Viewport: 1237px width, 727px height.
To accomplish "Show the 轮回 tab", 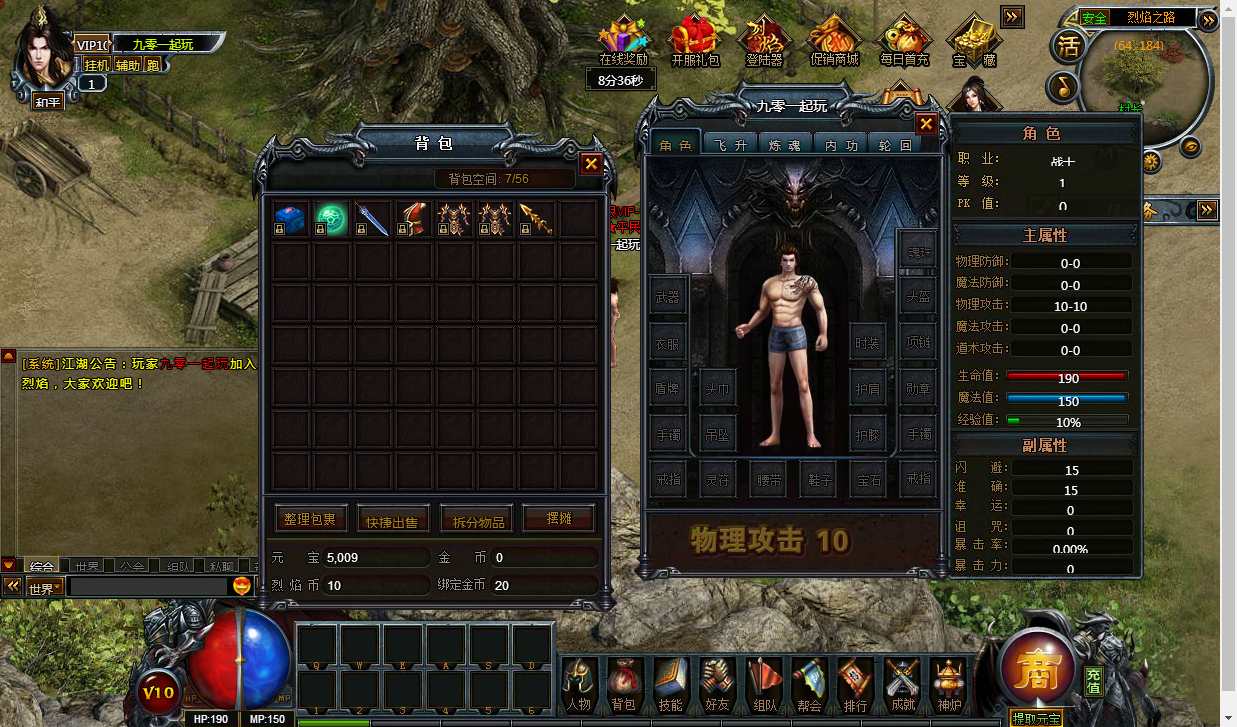I will click(893, 145).
